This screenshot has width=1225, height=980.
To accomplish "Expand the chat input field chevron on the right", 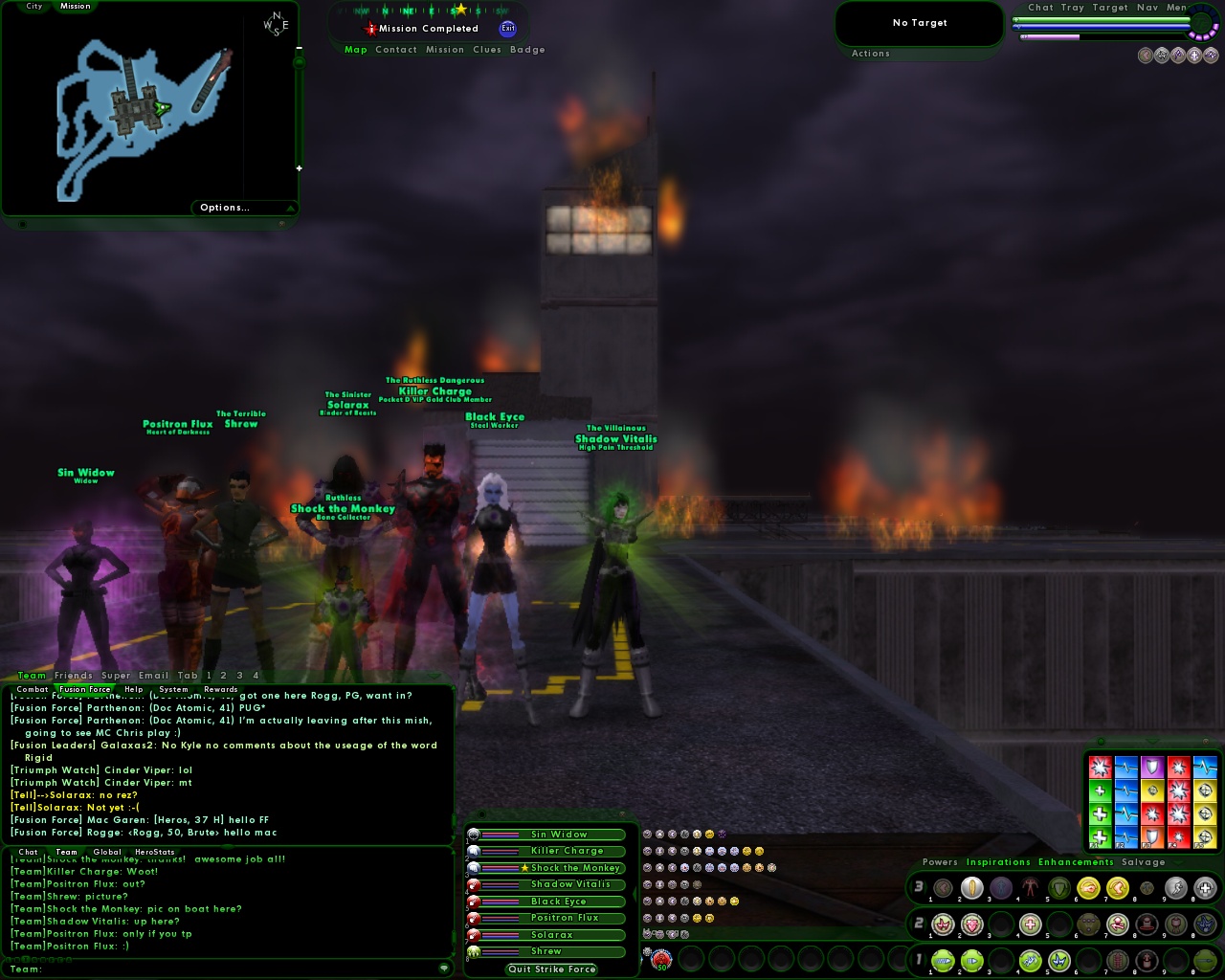I will (443, 968).
